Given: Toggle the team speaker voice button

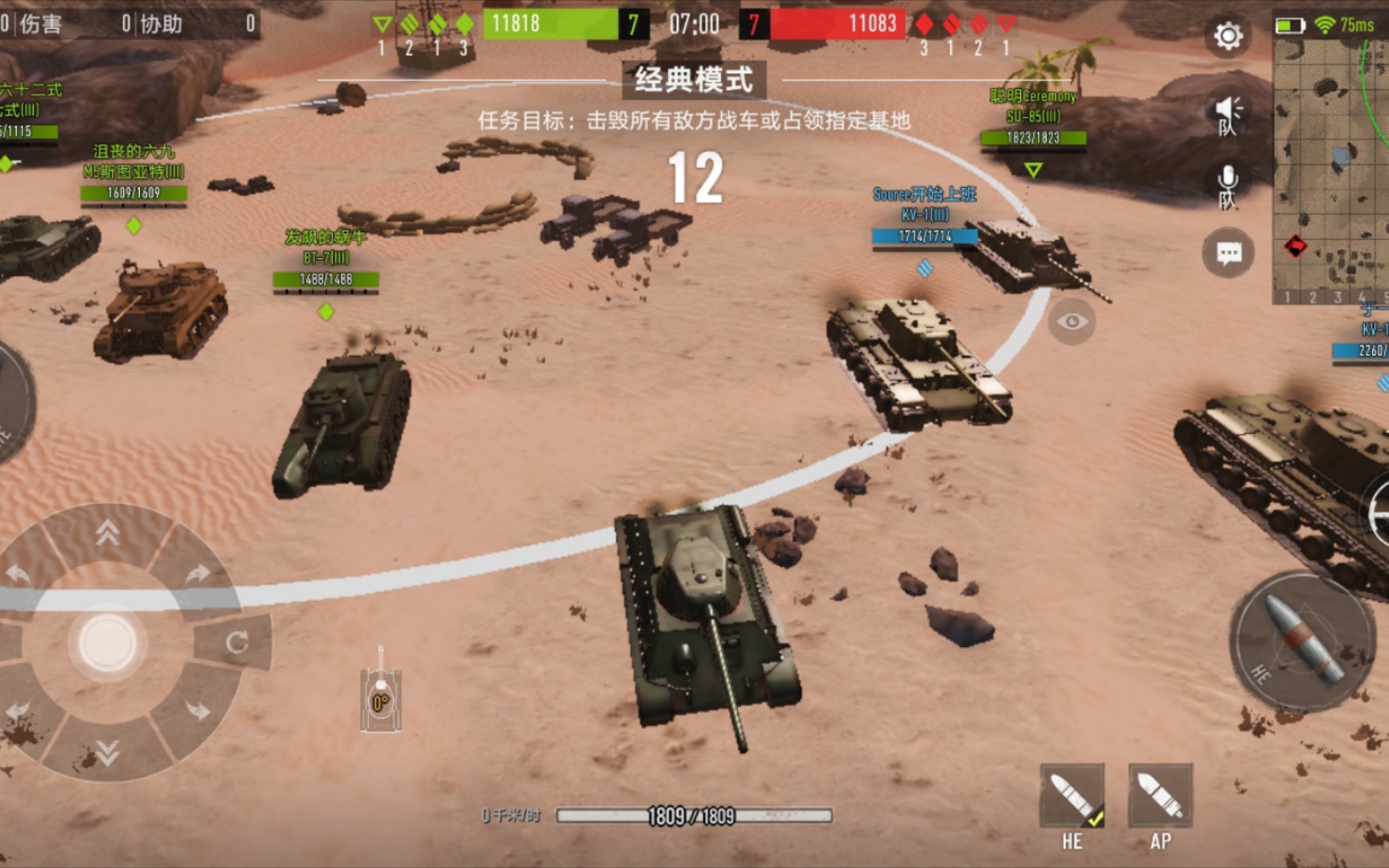Looking at the screenshot, I should [1227, 115].
